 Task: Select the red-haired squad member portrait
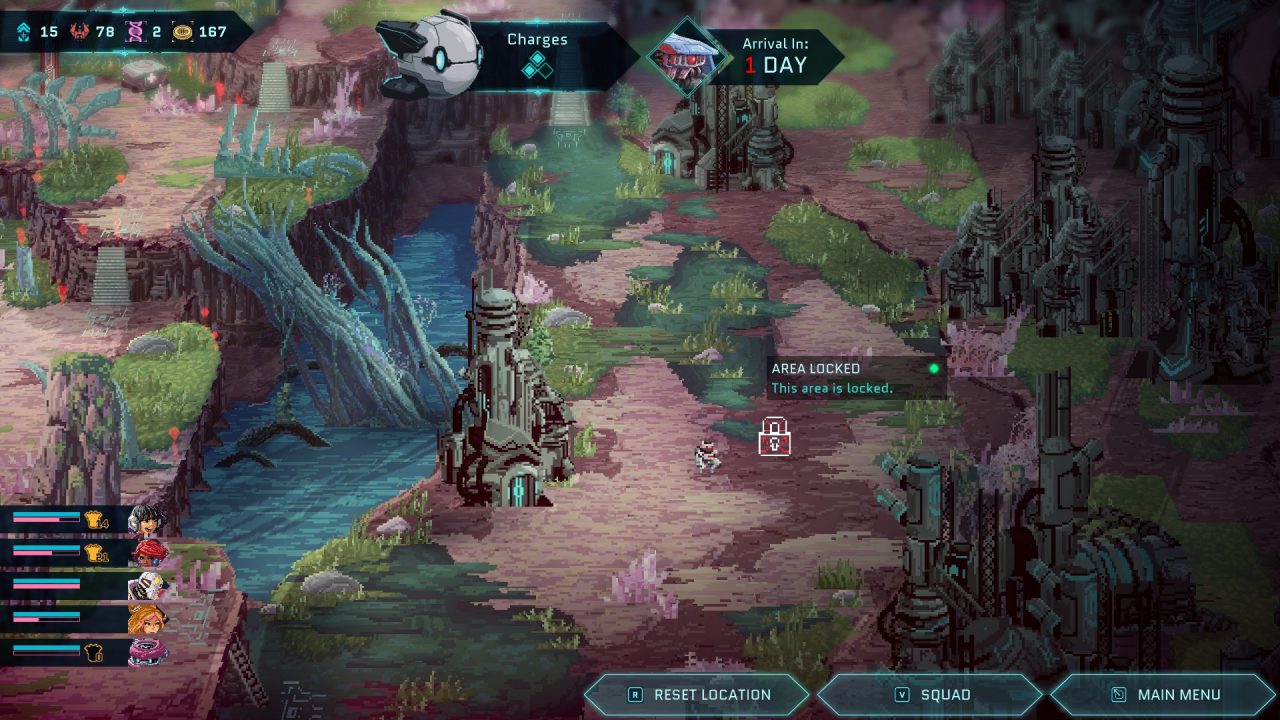click(146, 553)
